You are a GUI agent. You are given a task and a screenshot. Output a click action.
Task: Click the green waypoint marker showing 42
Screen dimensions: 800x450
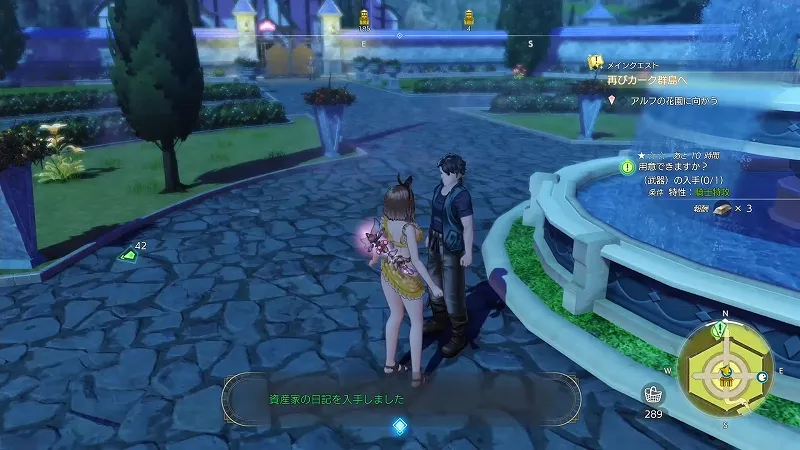pos(129,255)
